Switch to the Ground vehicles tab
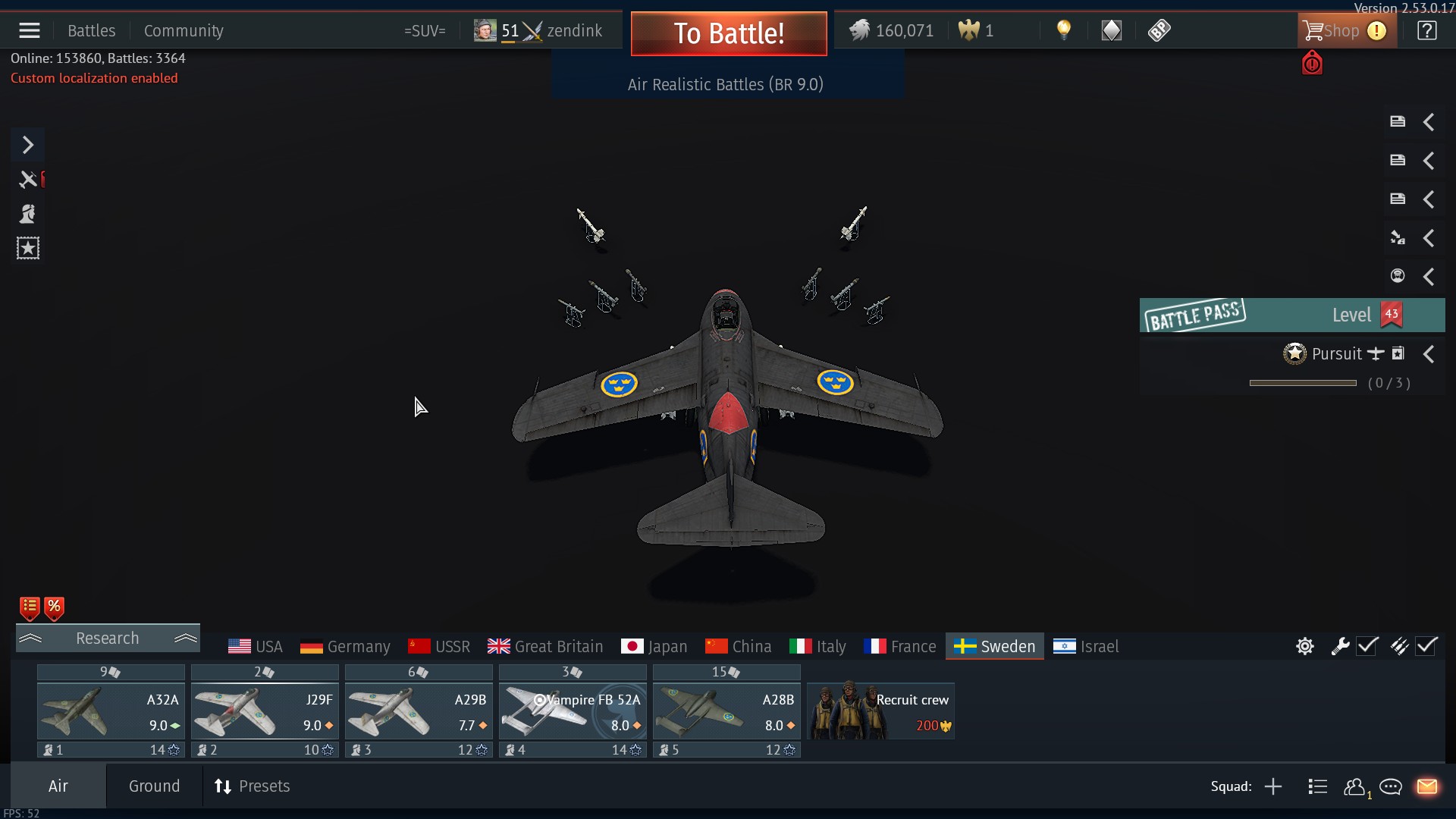 [154, 786]
